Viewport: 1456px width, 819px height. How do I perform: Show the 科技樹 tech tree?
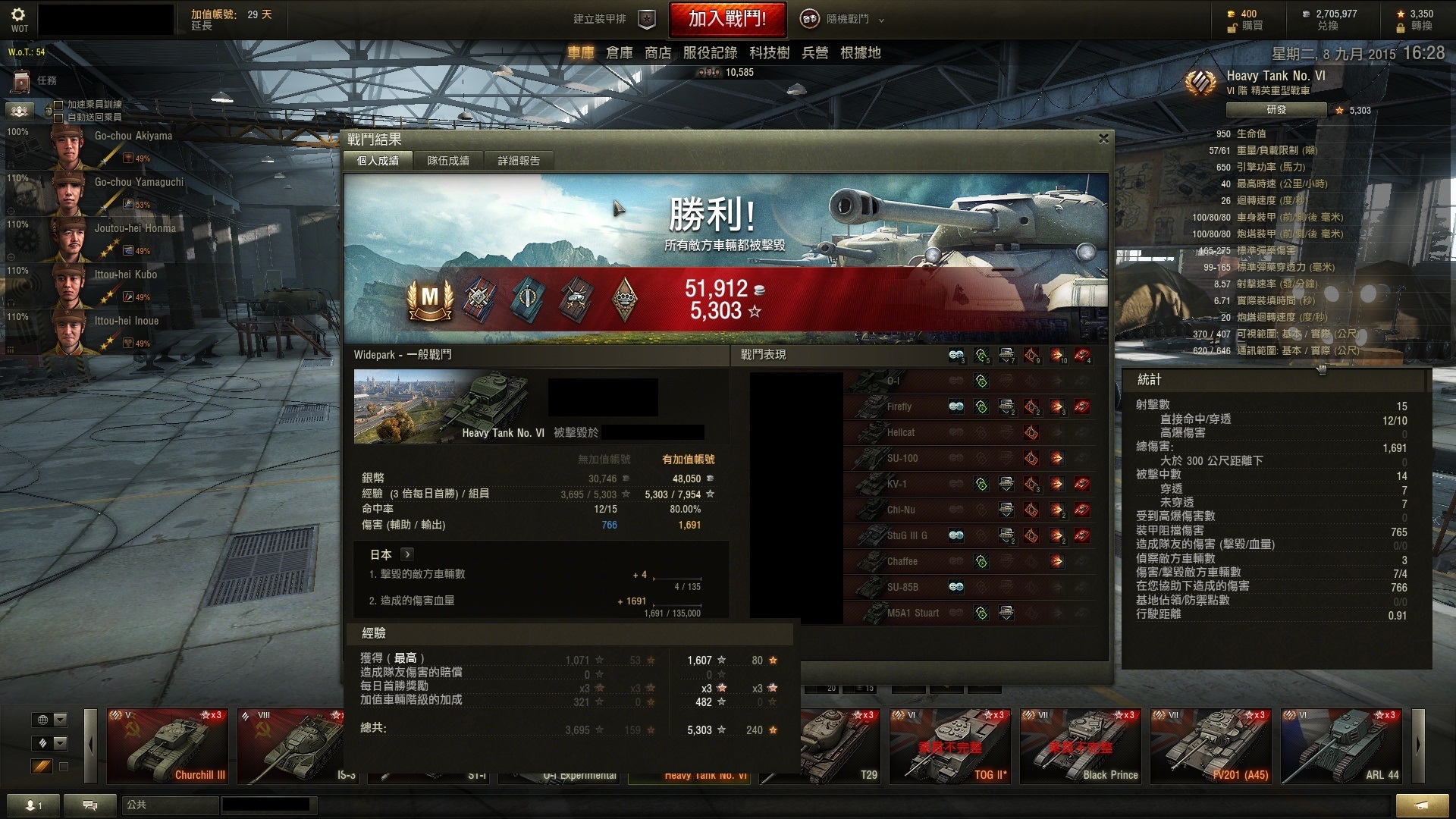pos(769,53)
